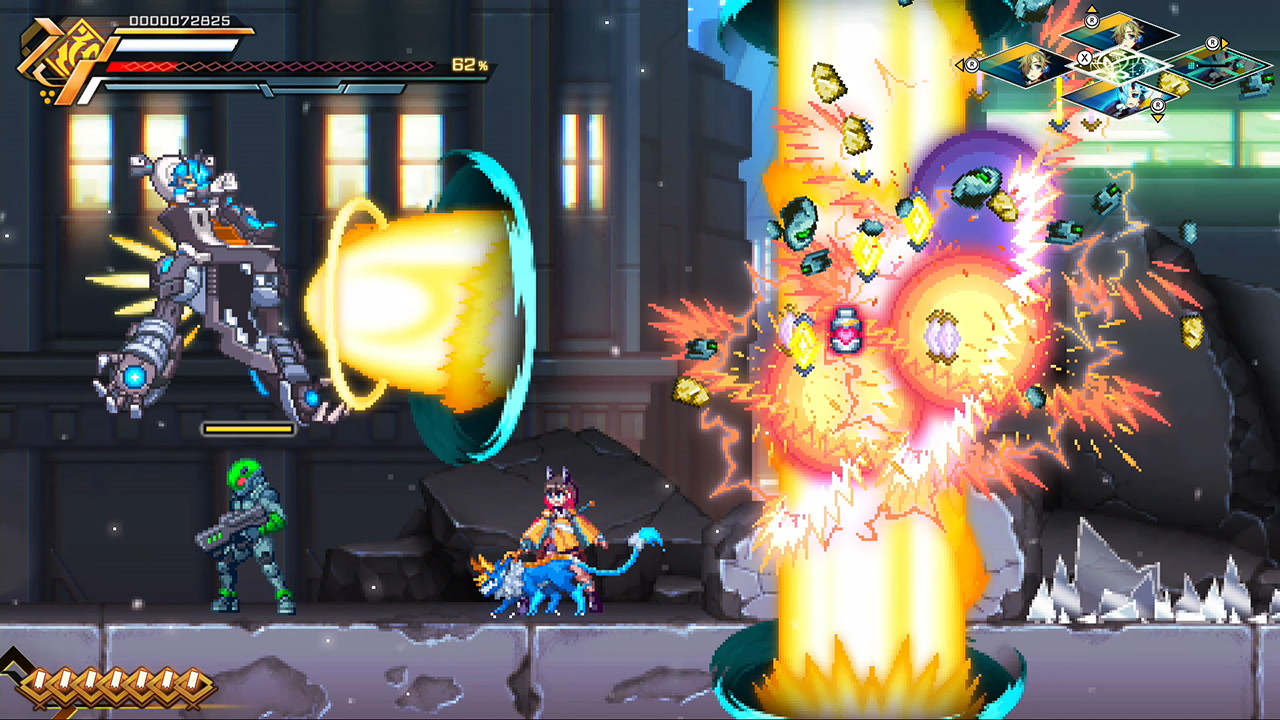The image size is (1280, 720).
Task: Click the left R button prompt icon
Action: tap(973, 66)
